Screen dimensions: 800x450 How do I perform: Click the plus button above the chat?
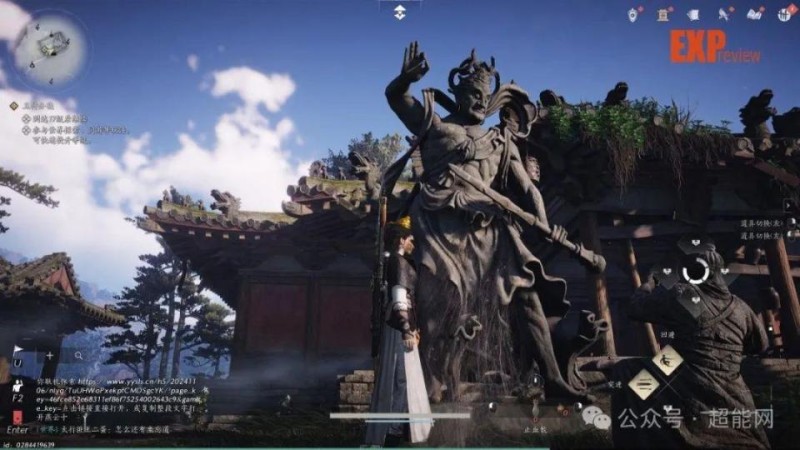pos(50,355)
